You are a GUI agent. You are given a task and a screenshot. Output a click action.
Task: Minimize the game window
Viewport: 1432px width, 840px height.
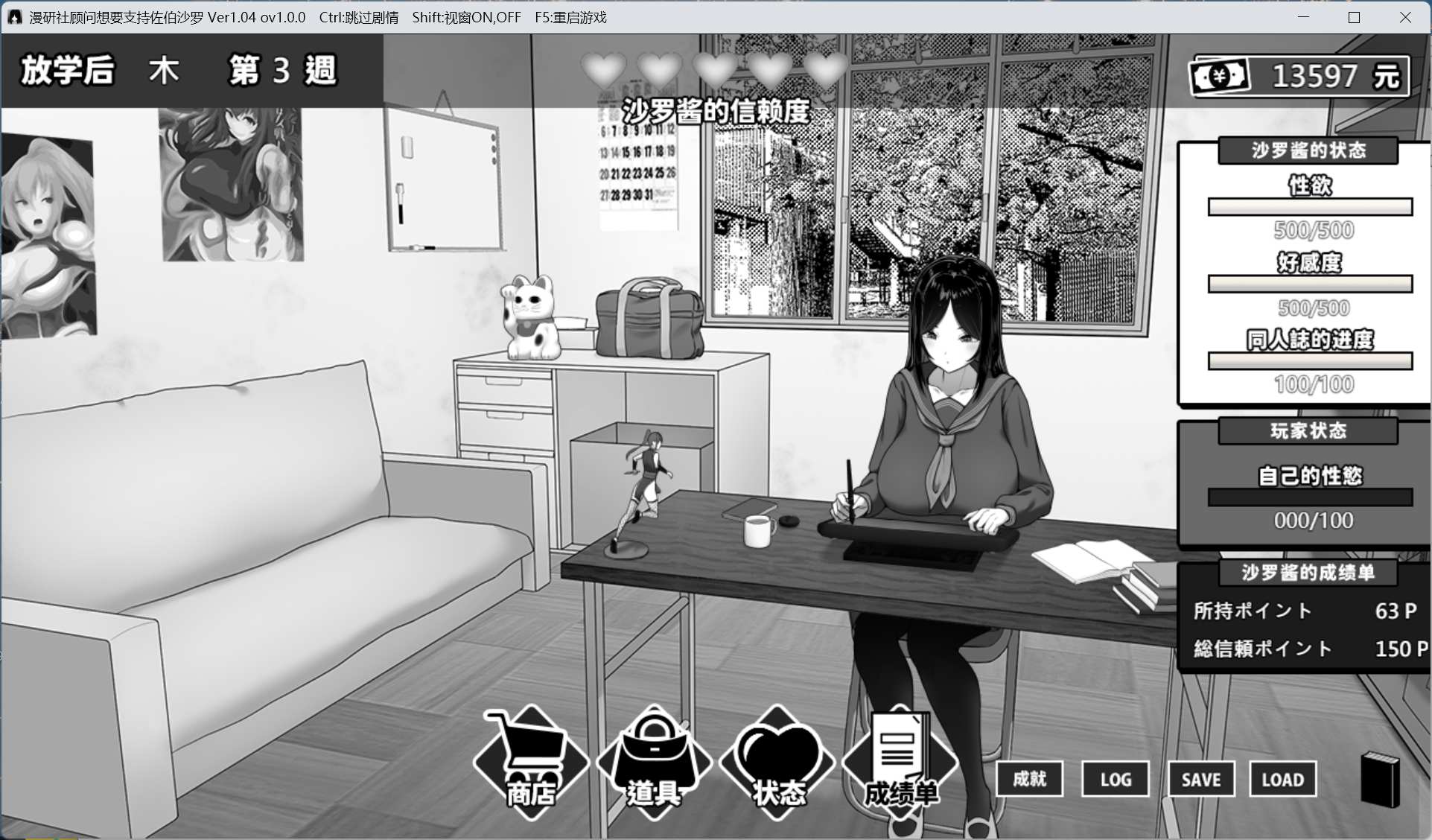(1303, 17)
